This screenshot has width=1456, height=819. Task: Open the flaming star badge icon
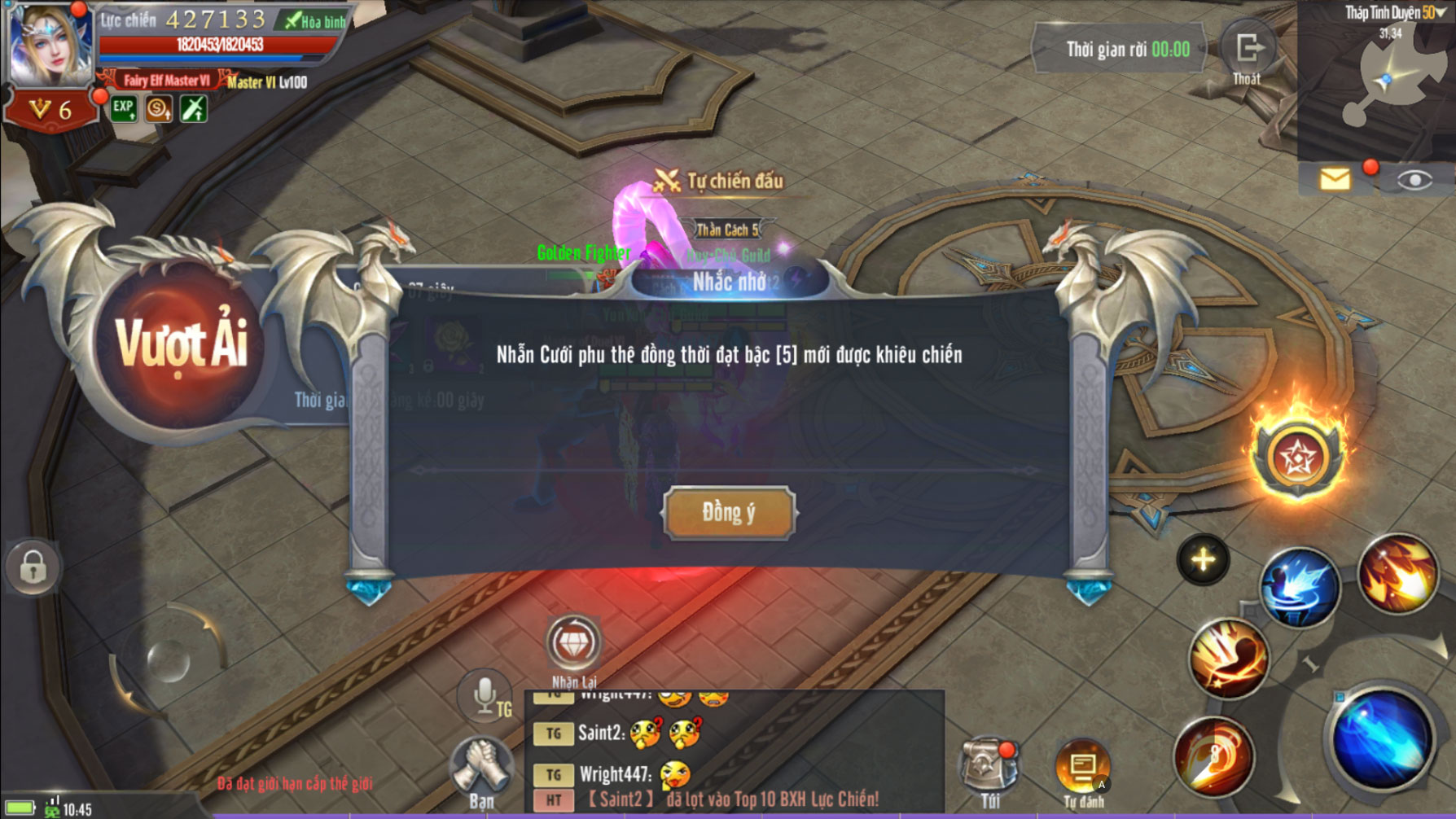tap(1297, 457)
